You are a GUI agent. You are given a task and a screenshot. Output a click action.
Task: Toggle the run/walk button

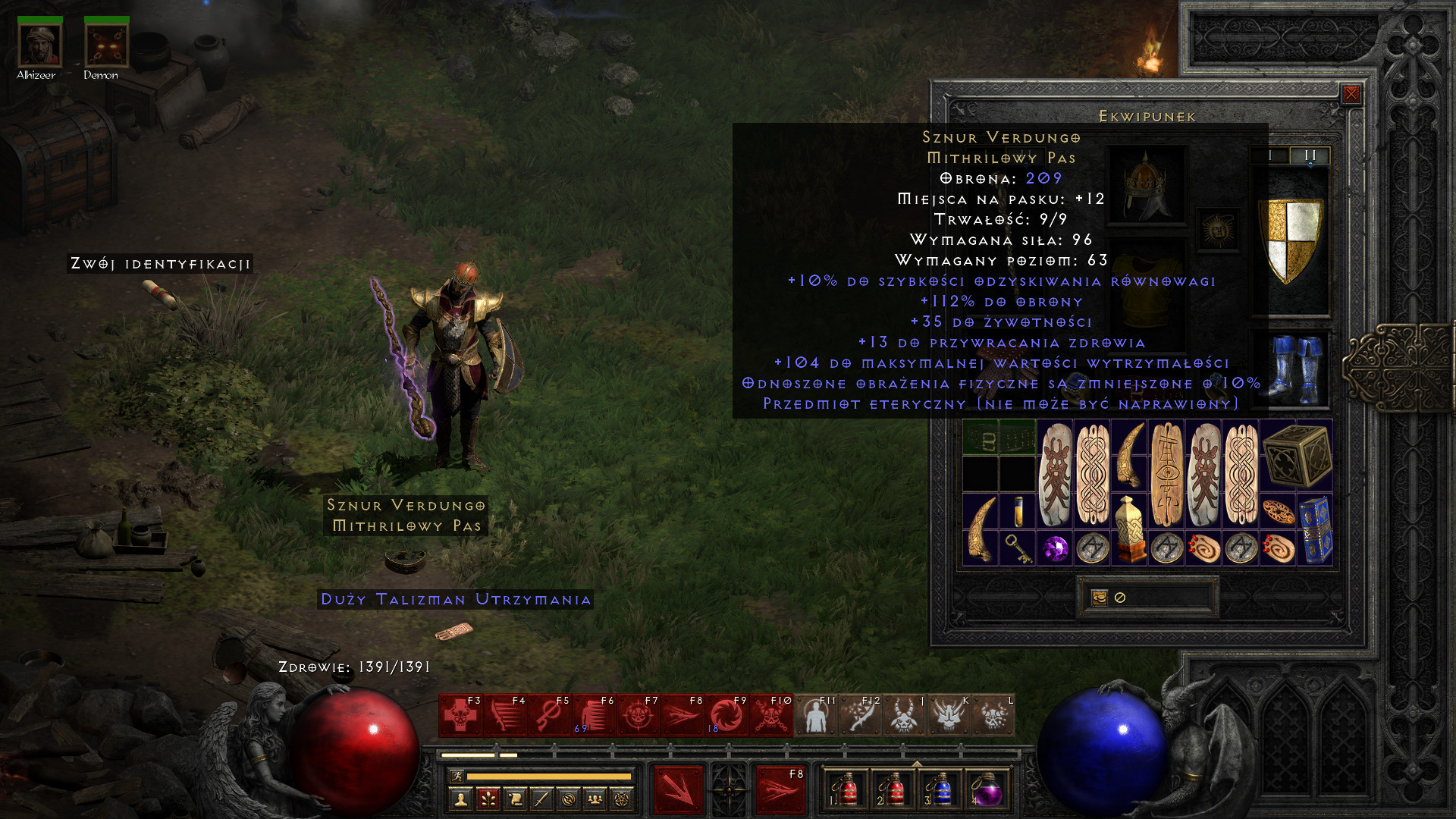[457, 776]
